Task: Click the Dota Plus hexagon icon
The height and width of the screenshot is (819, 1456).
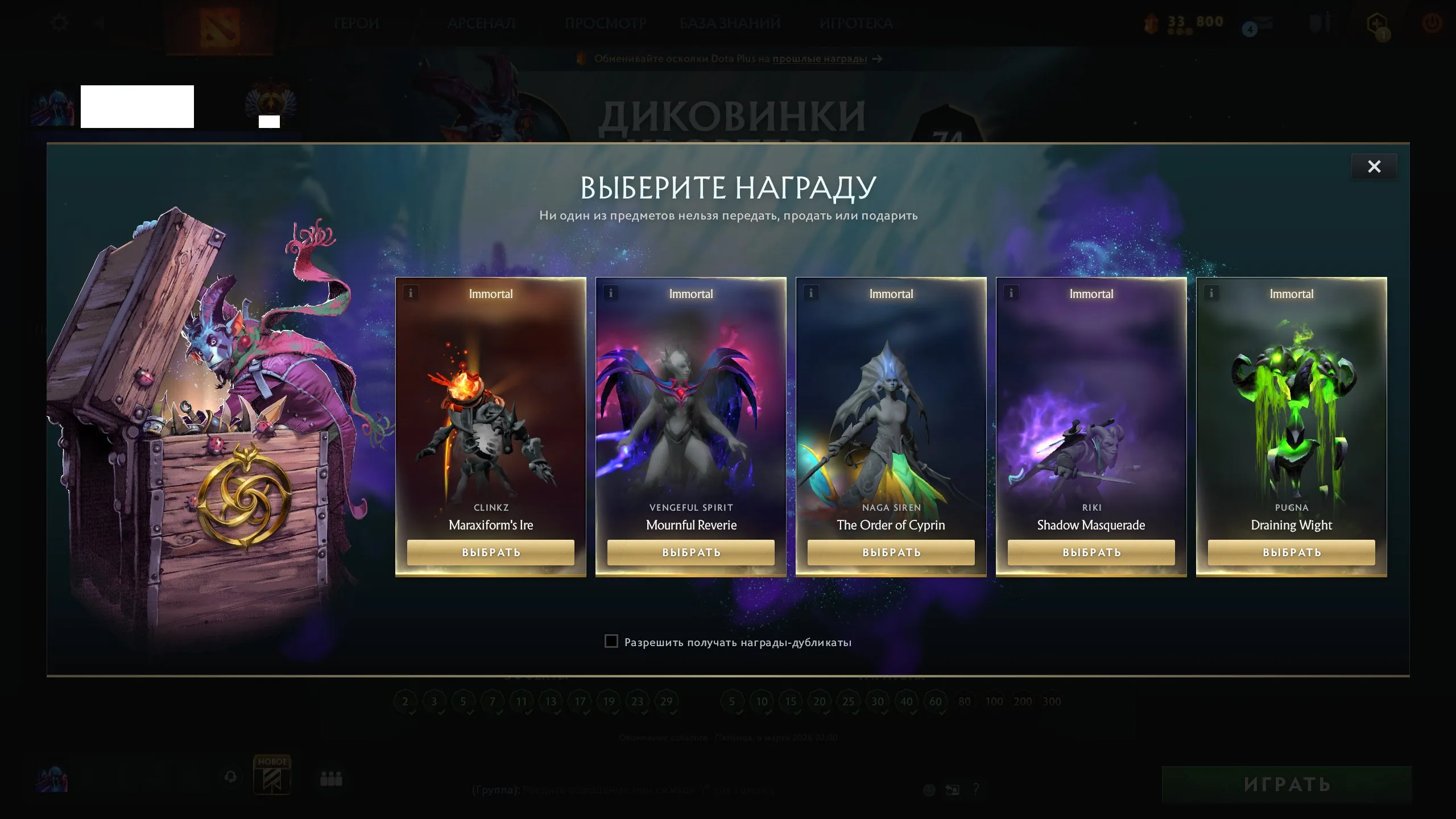Action: pos(1379,24)
